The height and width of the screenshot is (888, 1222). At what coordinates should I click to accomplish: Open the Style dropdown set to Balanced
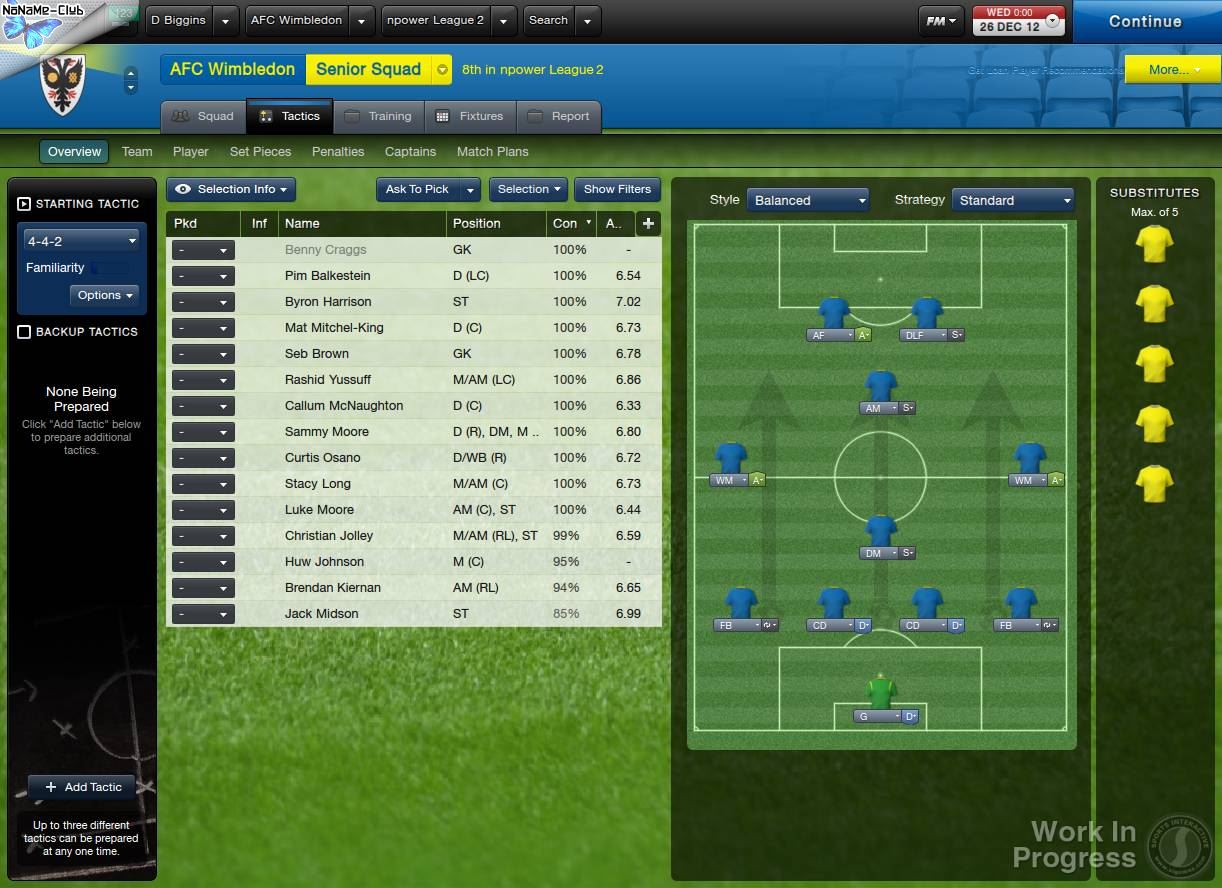click(808, 200)
